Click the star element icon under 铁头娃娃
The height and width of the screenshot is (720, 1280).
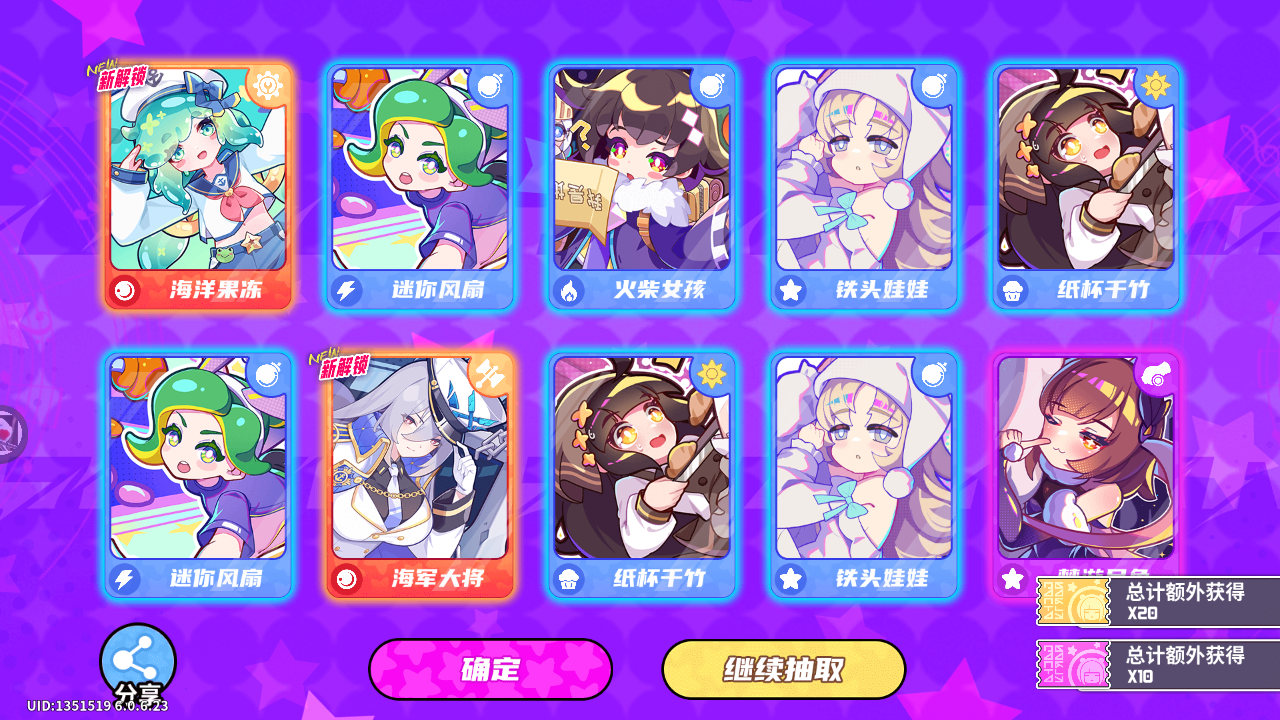[x=788, y=292]
